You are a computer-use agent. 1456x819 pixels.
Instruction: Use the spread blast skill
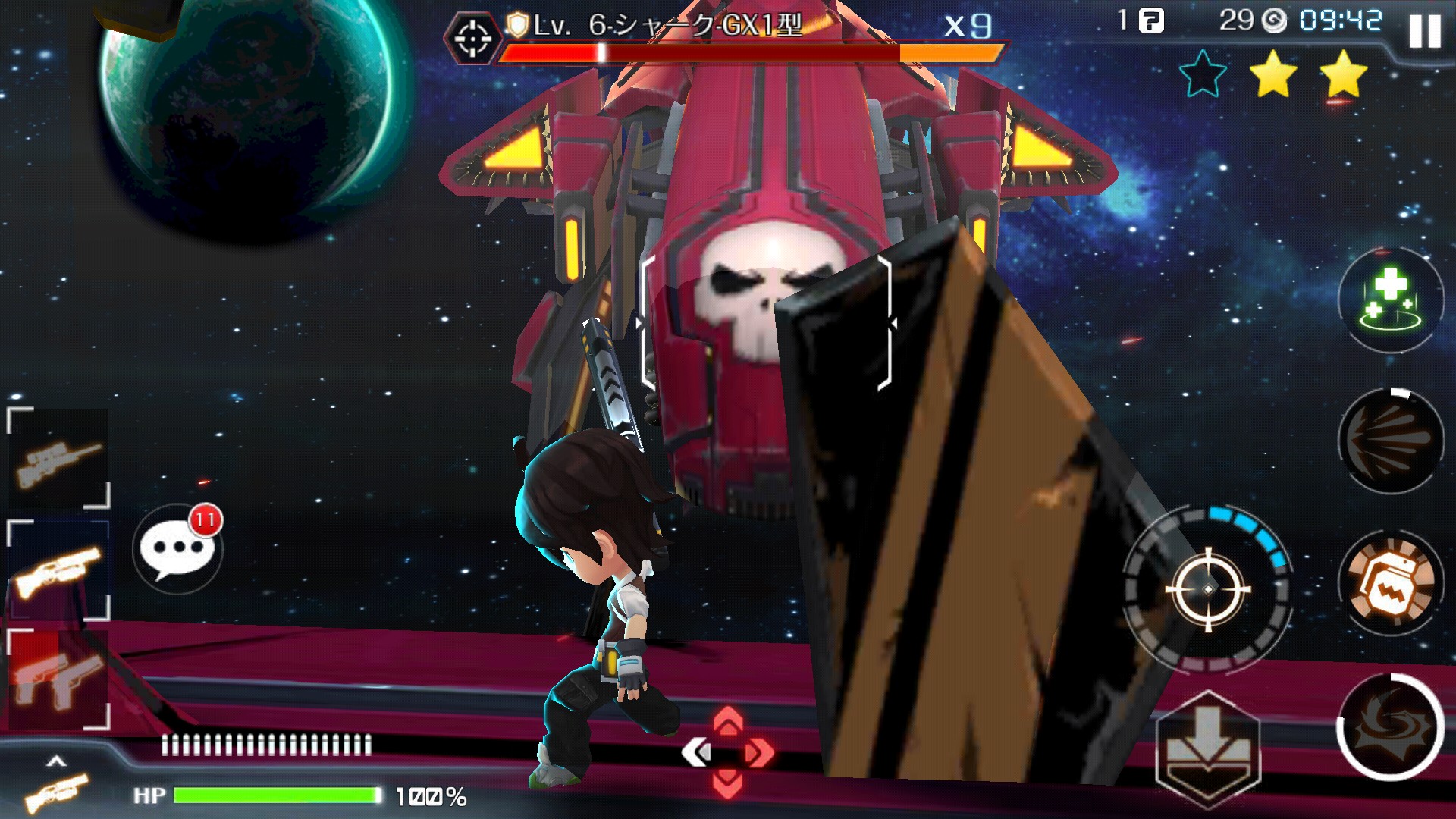pos(1391,441)
